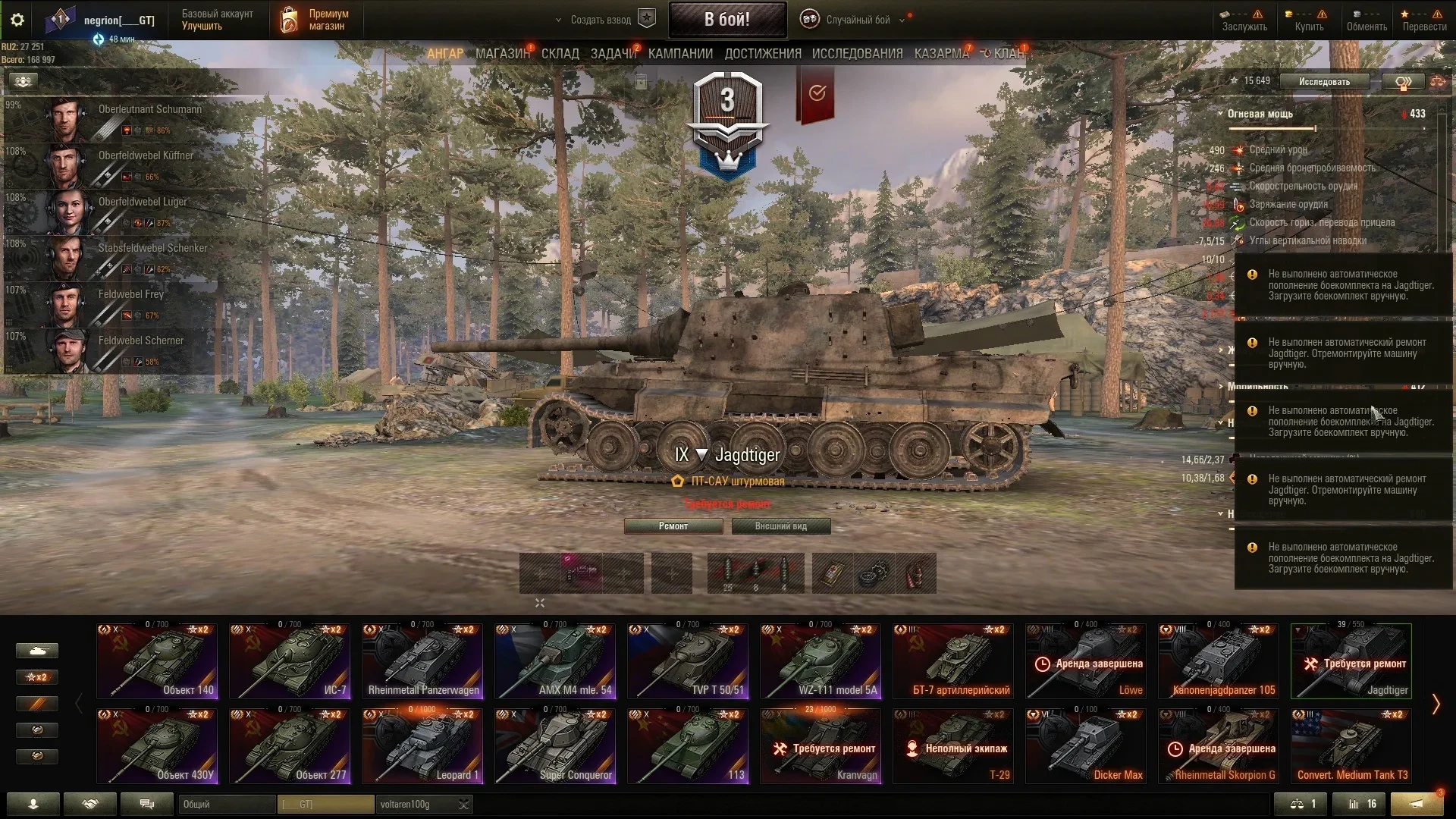Select the Leopard 1 tank
This screenshot has width=1456, height=819.
422,745
